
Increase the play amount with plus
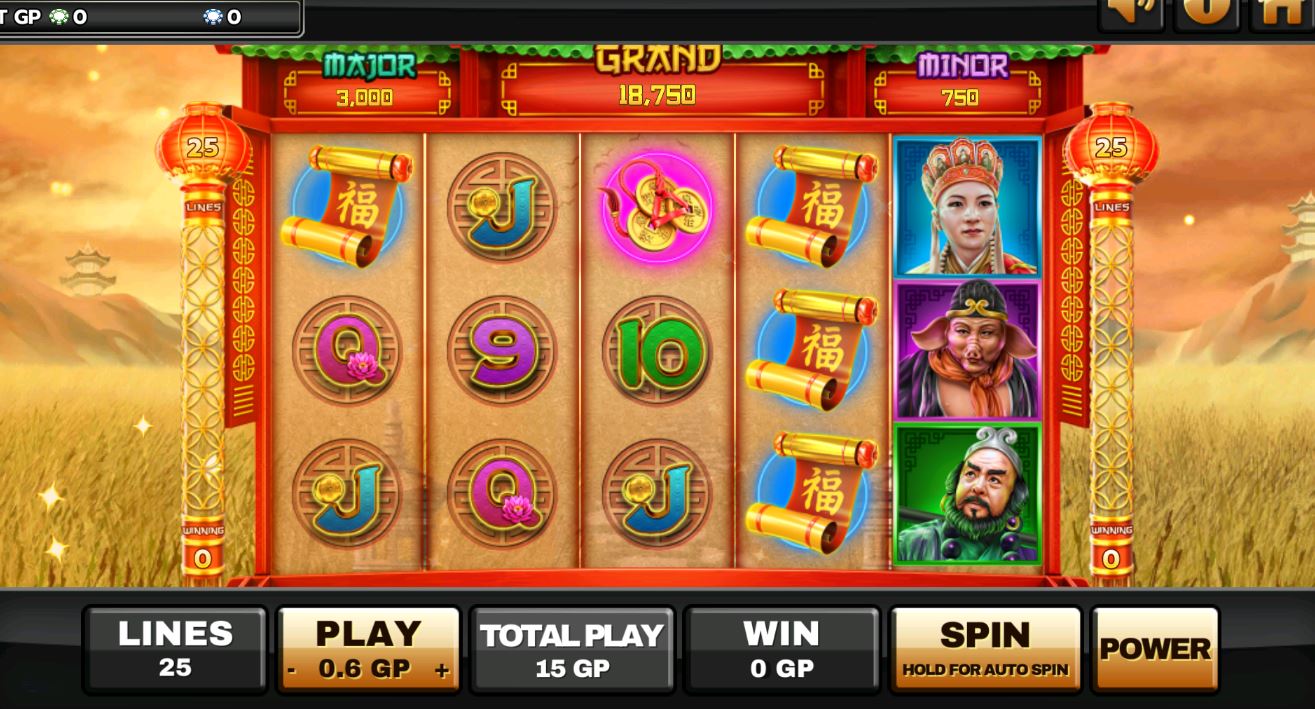pyautogui.click(x=441, y=671)
